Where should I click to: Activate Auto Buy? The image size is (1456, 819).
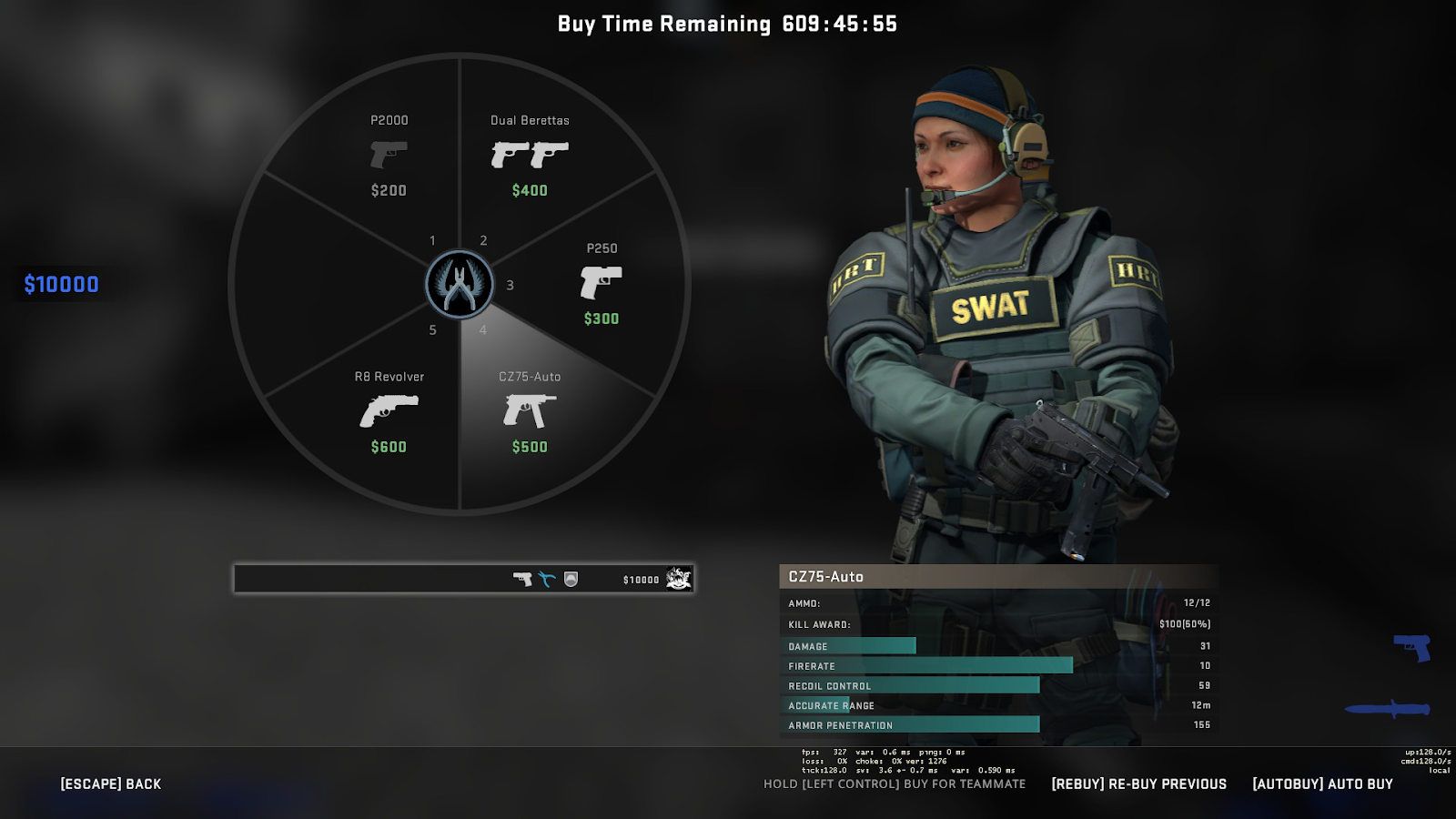tap(1322, 784)
